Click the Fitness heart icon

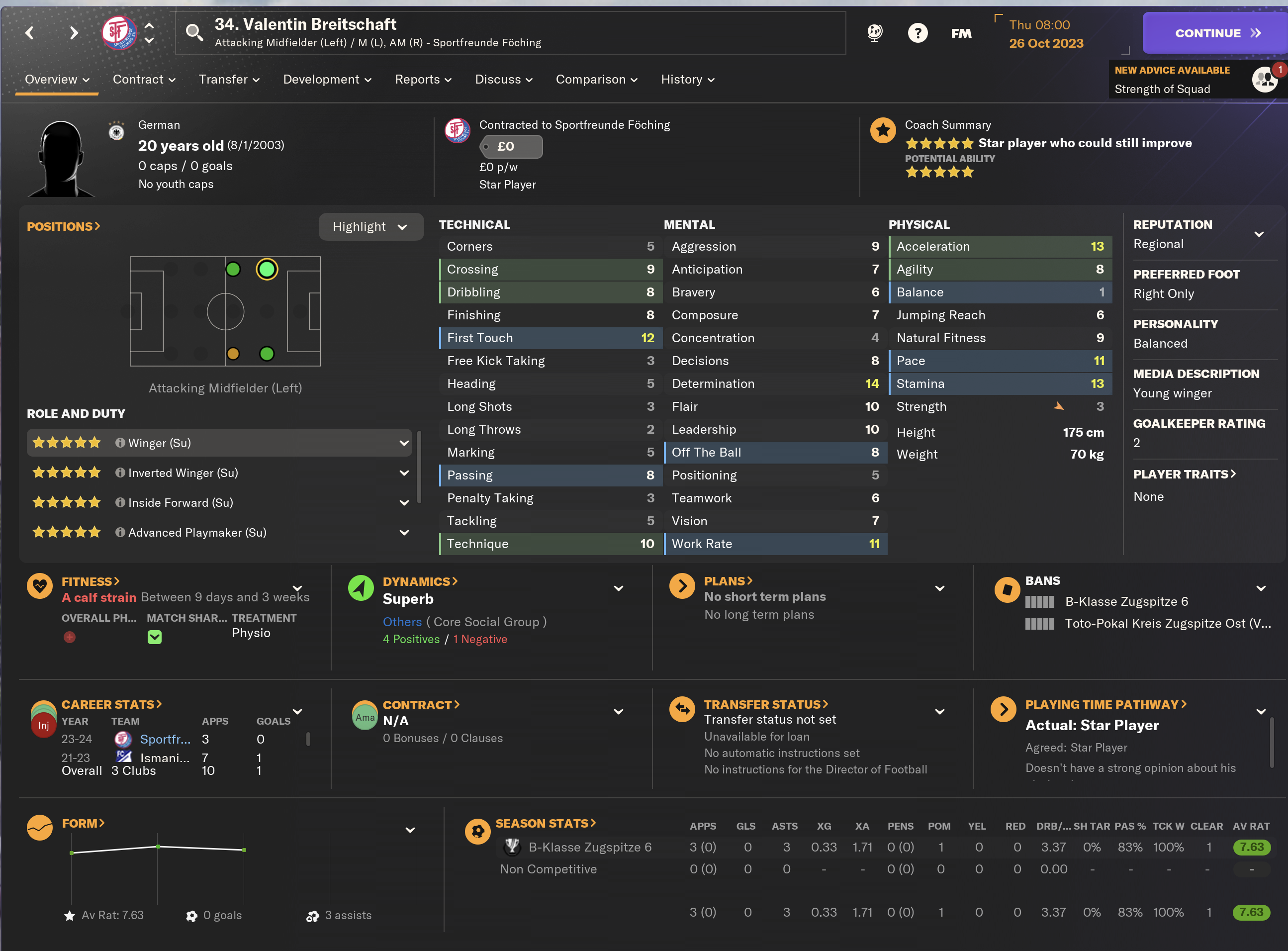click(x=39, y=586)
